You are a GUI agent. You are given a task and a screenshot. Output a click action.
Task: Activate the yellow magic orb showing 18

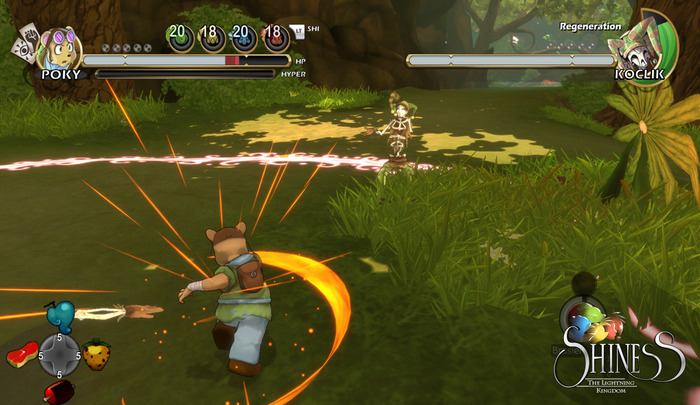pos(210,37)
